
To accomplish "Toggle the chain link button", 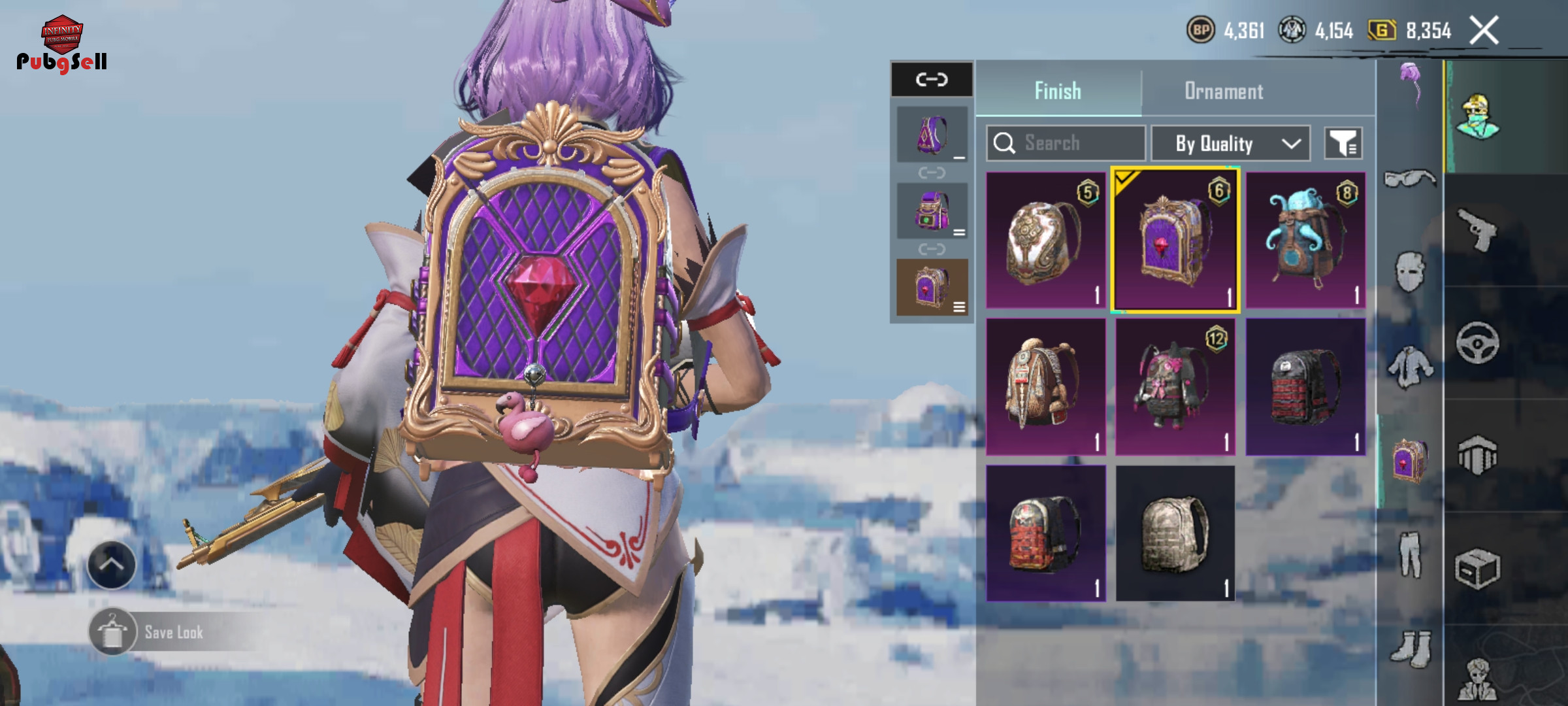I will point(932,80).
